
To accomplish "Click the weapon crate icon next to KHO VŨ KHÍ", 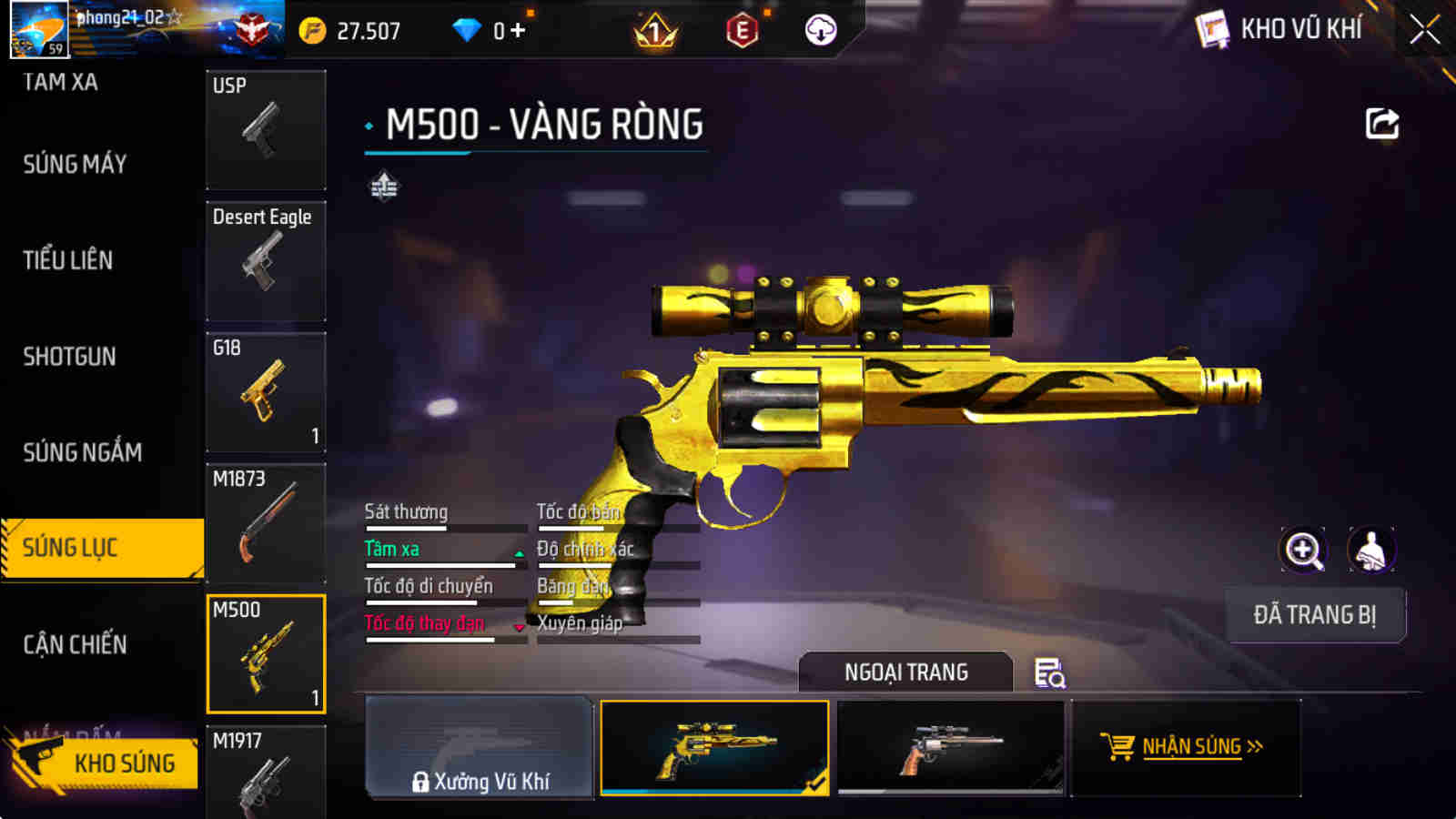I will click(x=1210, y=28).
